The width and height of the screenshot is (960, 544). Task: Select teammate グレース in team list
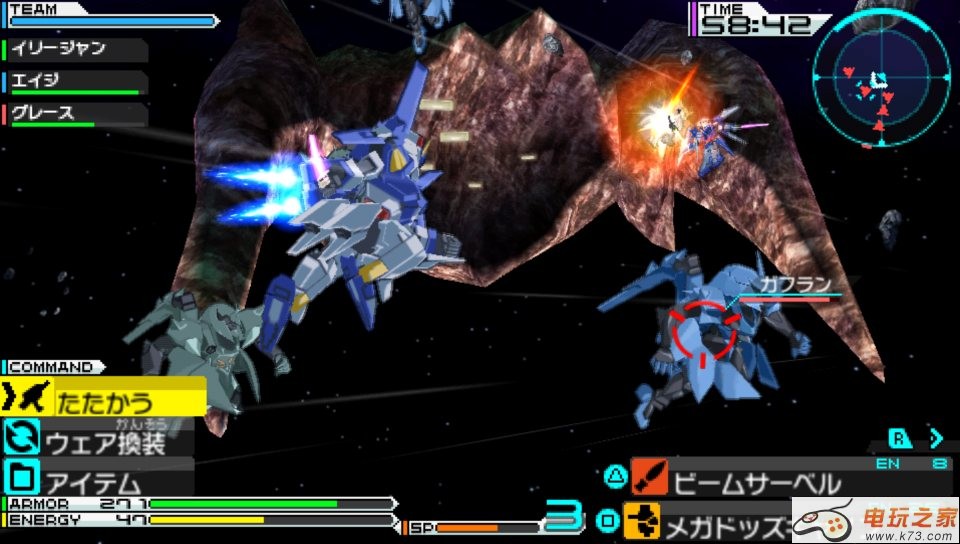pyautogui.click(x=73, y=114)
